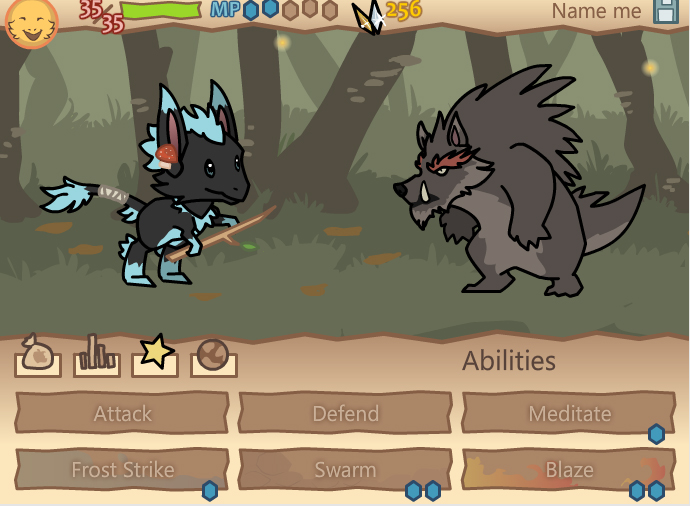Select the star abilities tab
The image size is (690, 506).
[x=155, y=355]
